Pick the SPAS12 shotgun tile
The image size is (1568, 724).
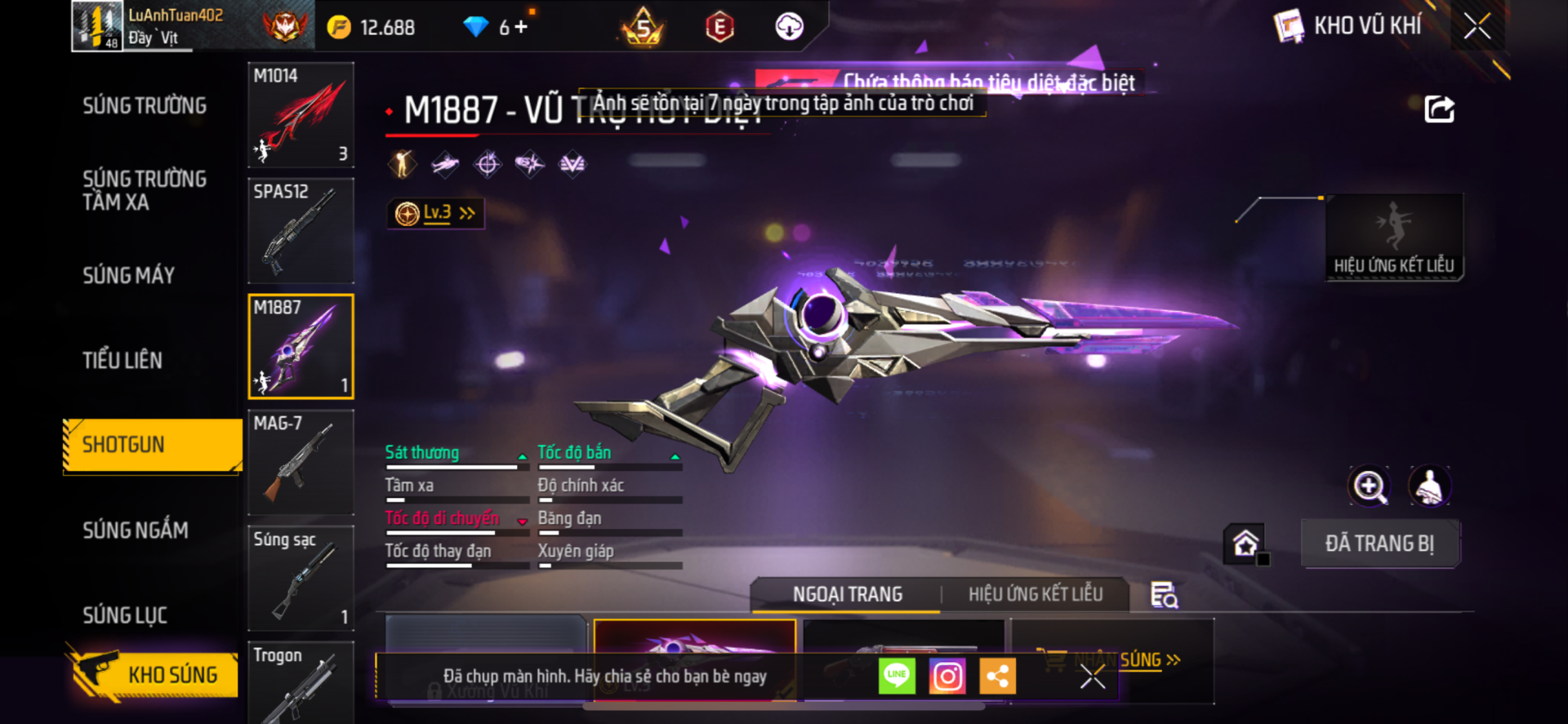click(x=301, y=231)
